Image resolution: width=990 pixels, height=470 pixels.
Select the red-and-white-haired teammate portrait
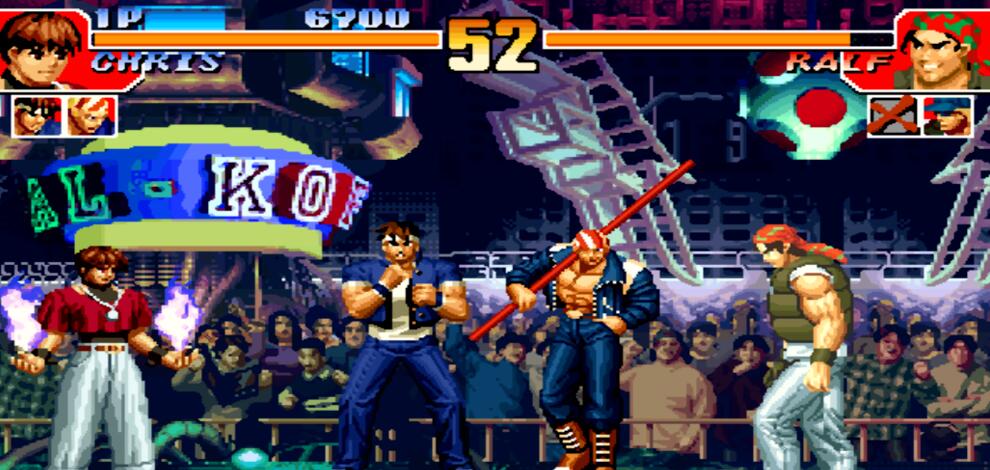click(x=91, y=116)
